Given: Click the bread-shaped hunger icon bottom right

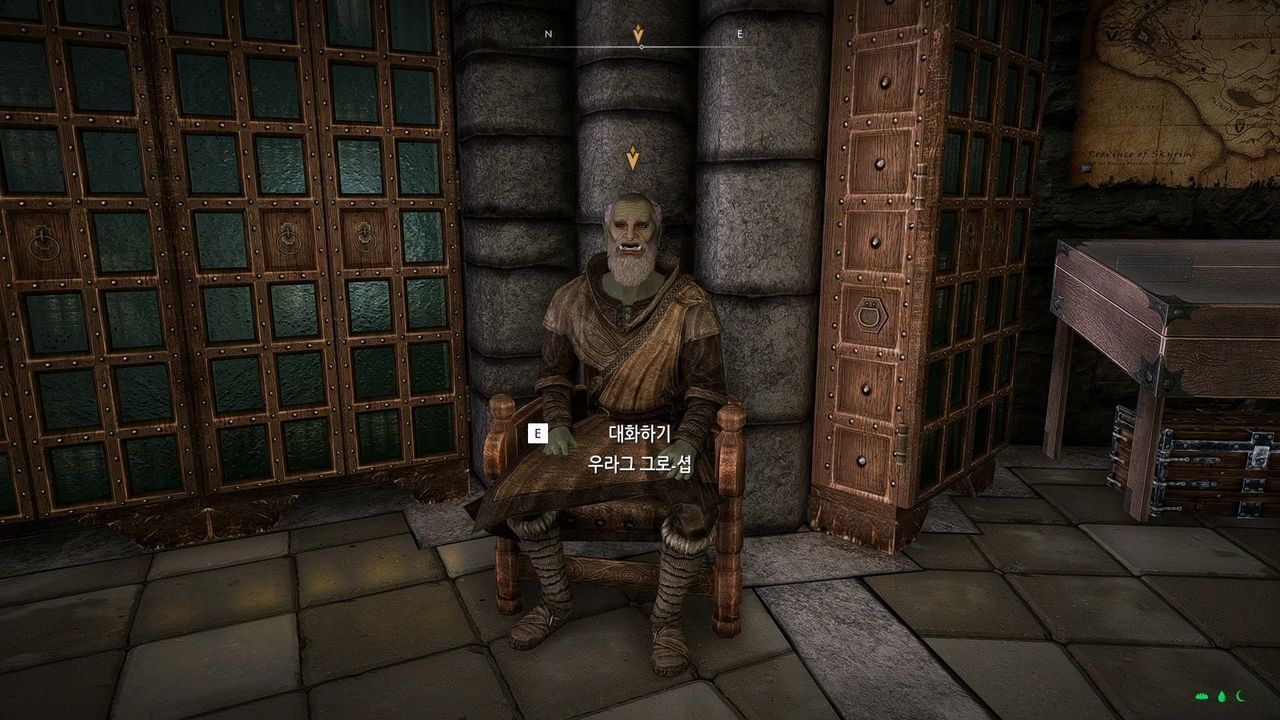Looking at the screenshot, I should point(1201,696).
